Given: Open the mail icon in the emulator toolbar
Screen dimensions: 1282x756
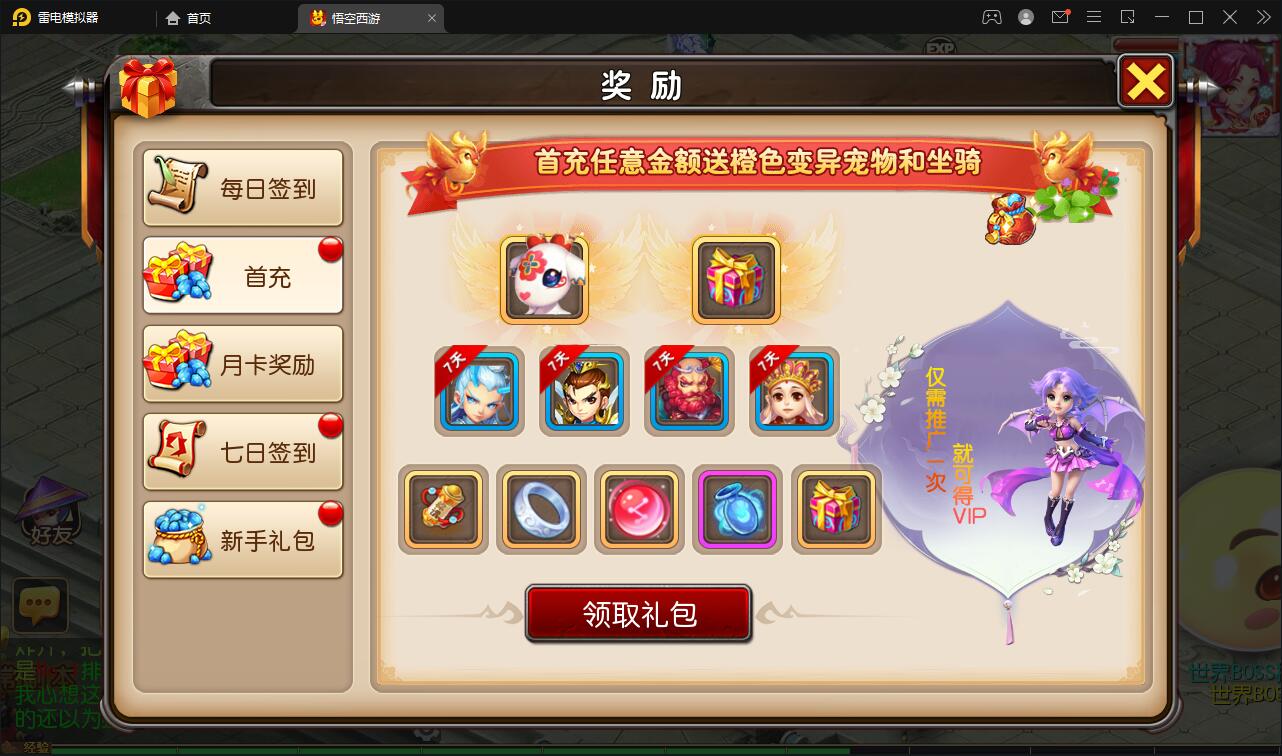Looking at the screenshot, I should tap(1060, 17).
